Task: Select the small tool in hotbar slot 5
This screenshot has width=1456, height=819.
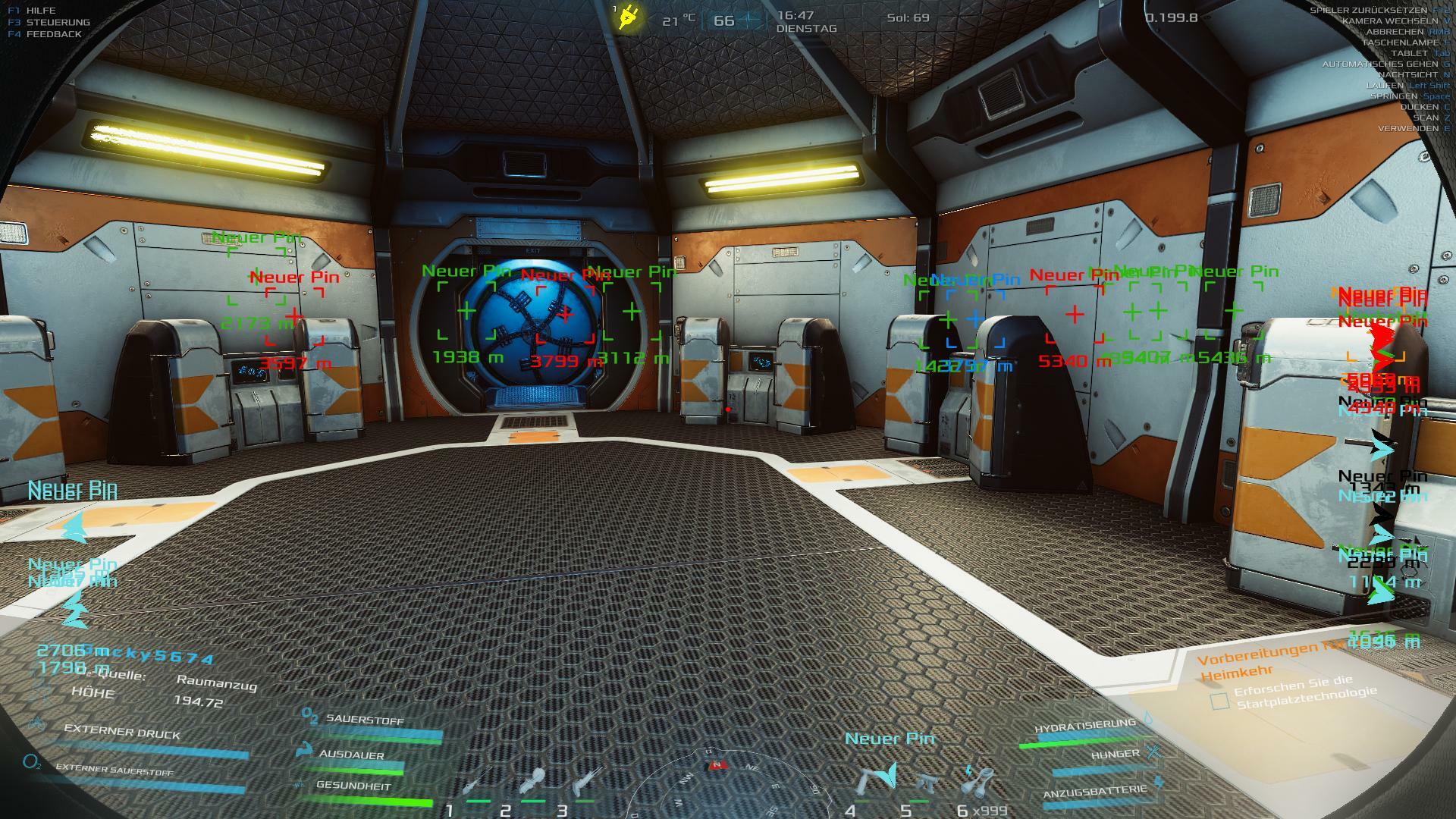Action: [924, 783]
